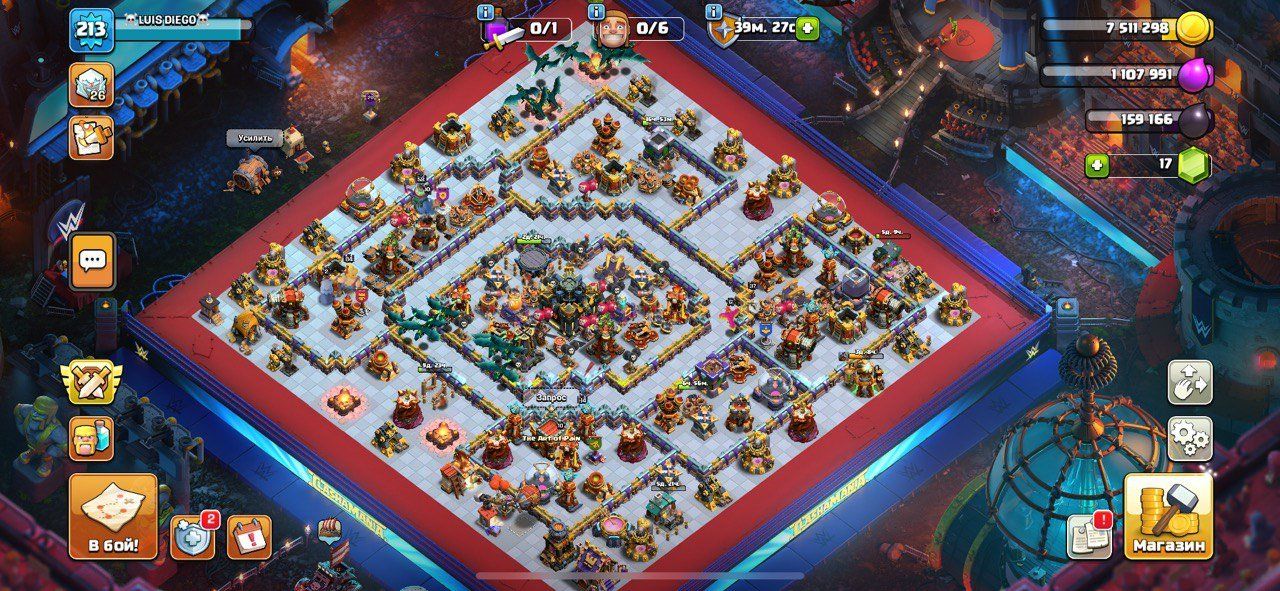Show info for the 0/6 builder counter

(x=597, y=13)
